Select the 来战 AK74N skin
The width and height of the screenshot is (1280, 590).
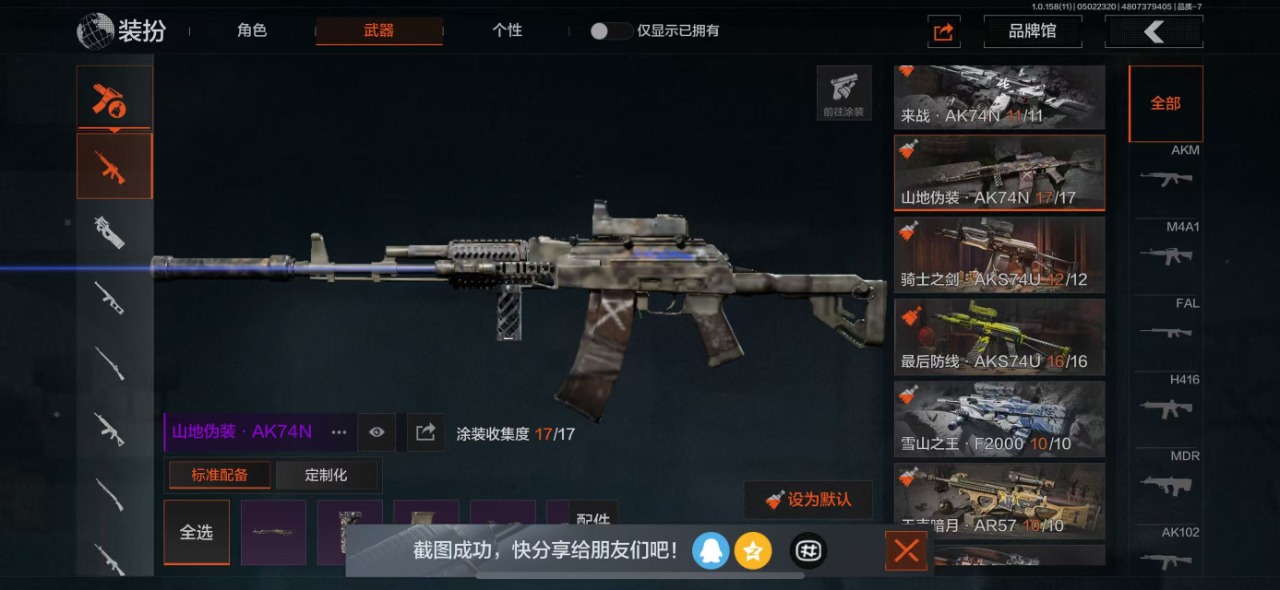point(999,97)
